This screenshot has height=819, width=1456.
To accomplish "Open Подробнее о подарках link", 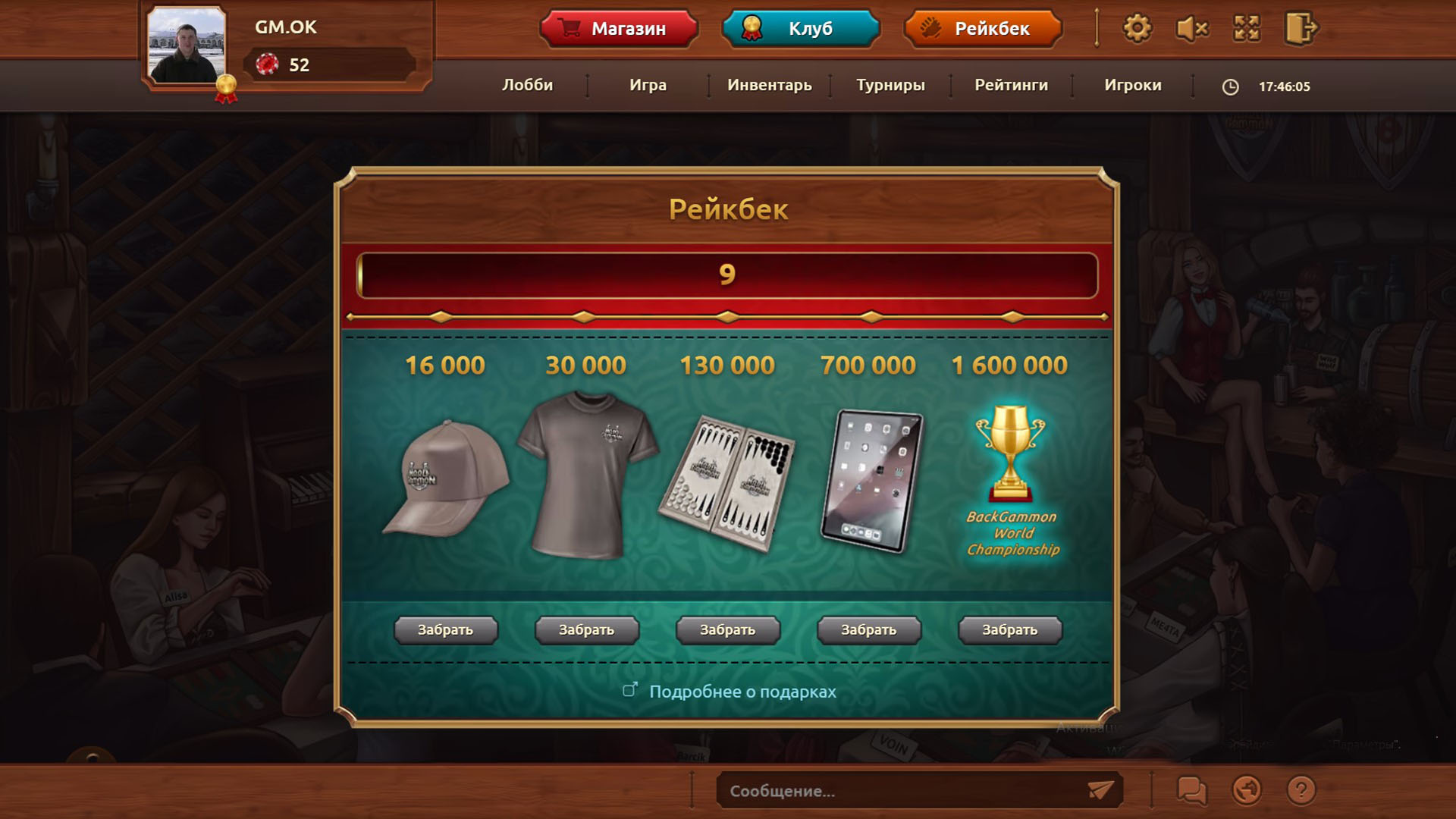I will click(x=741, y=692).
